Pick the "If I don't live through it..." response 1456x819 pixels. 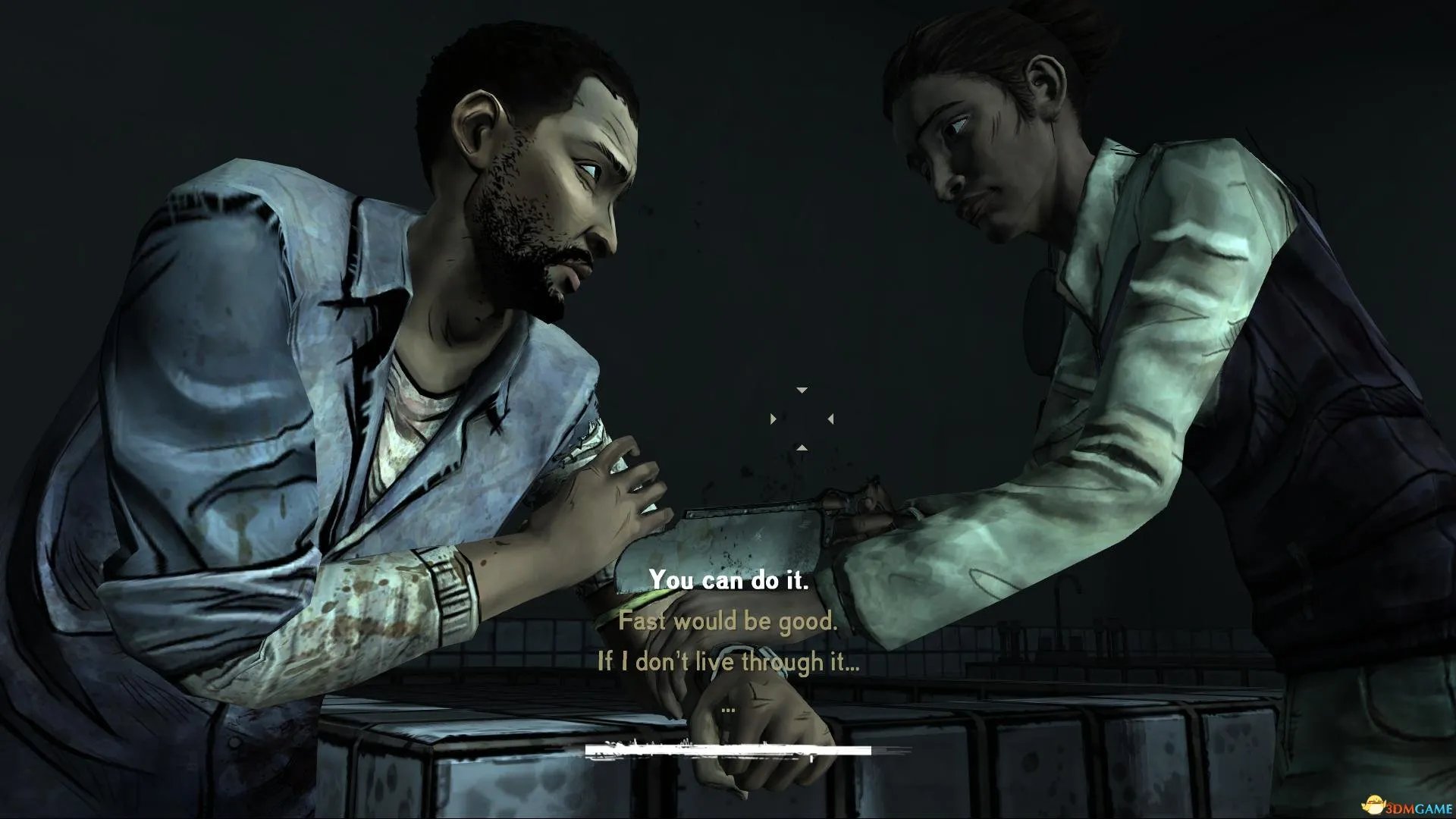click(x=728, y=662)
